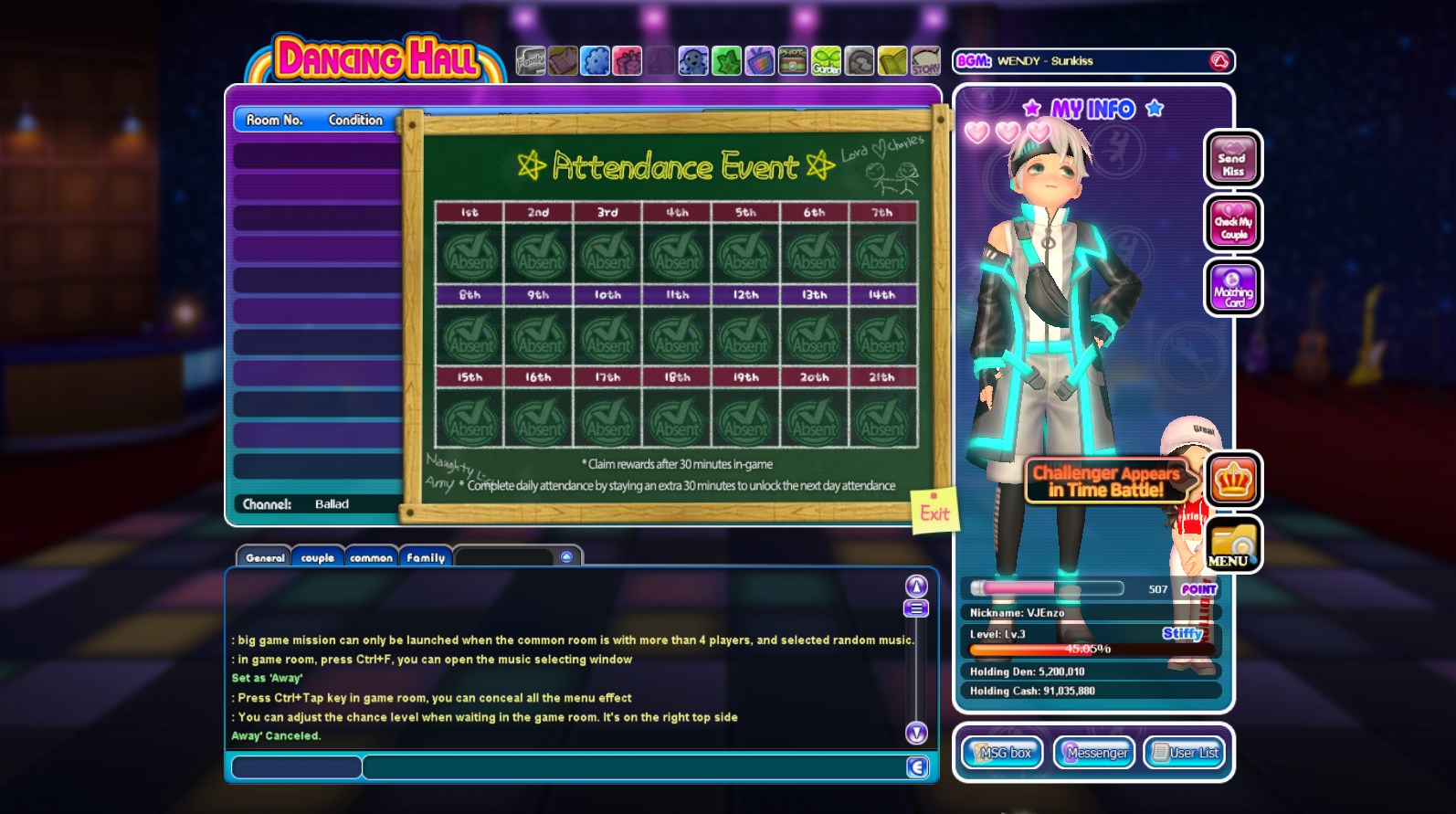1456x814 pixels.
Task: Open the MSG box
Action: coord(1003,753)
